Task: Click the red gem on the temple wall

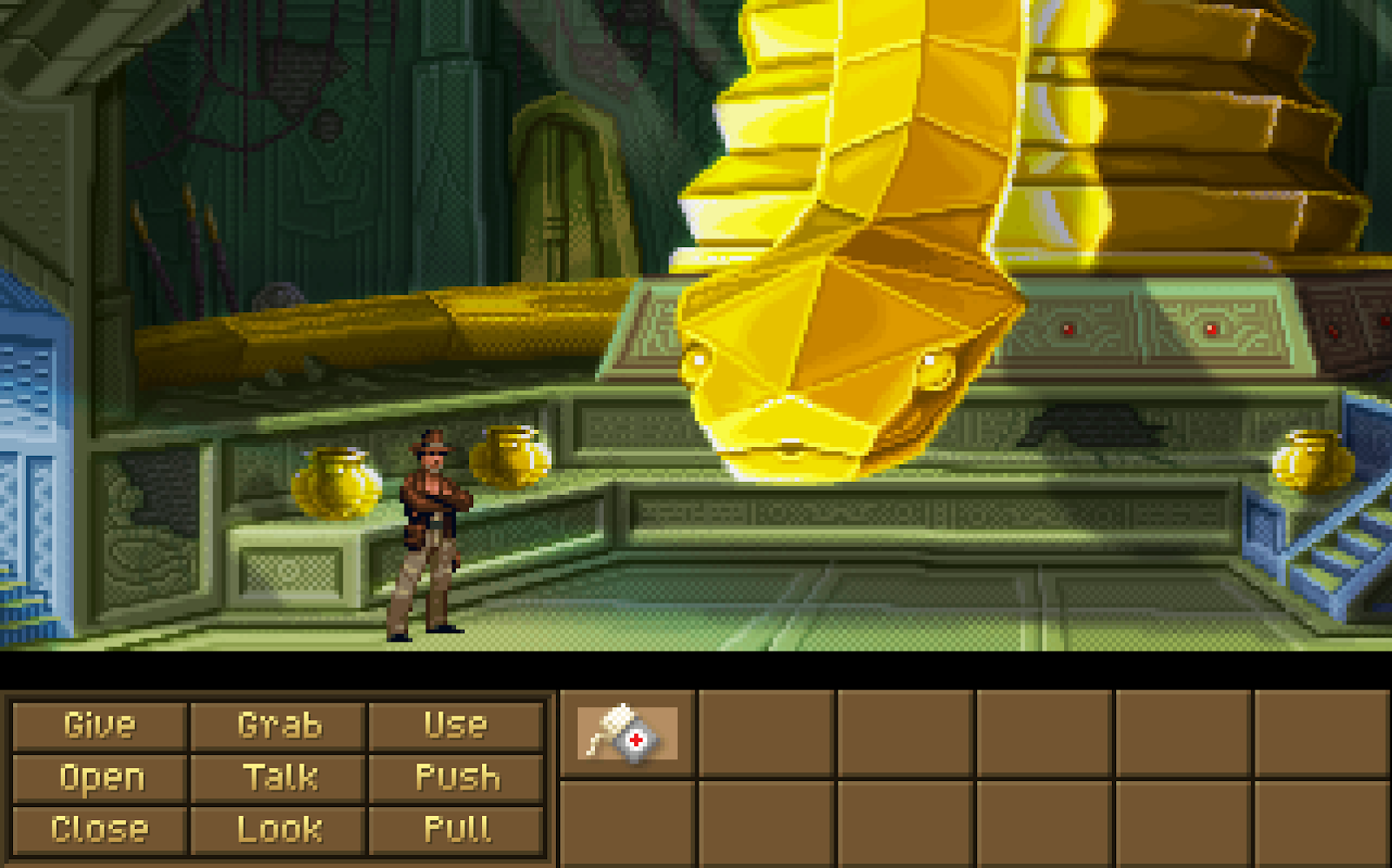Action: pyautogui.click(x=1069, y=329)
